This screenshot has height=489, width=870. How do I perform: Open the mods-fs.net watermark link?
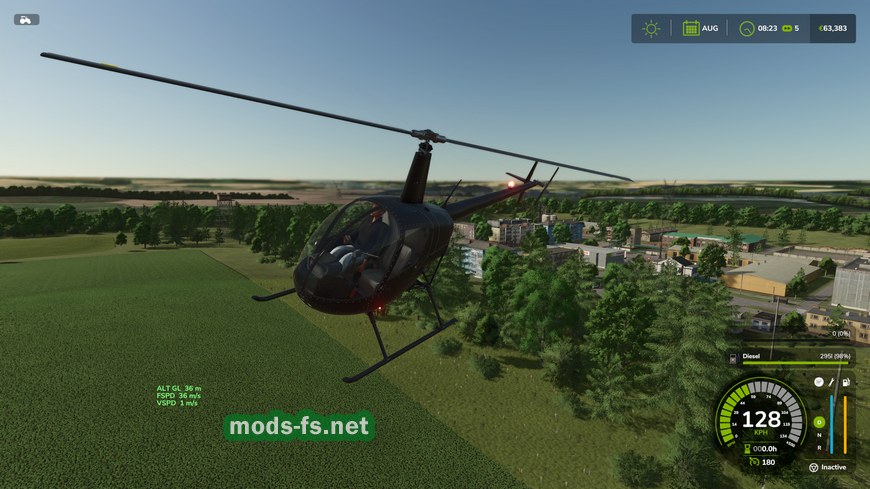[299, 427]
